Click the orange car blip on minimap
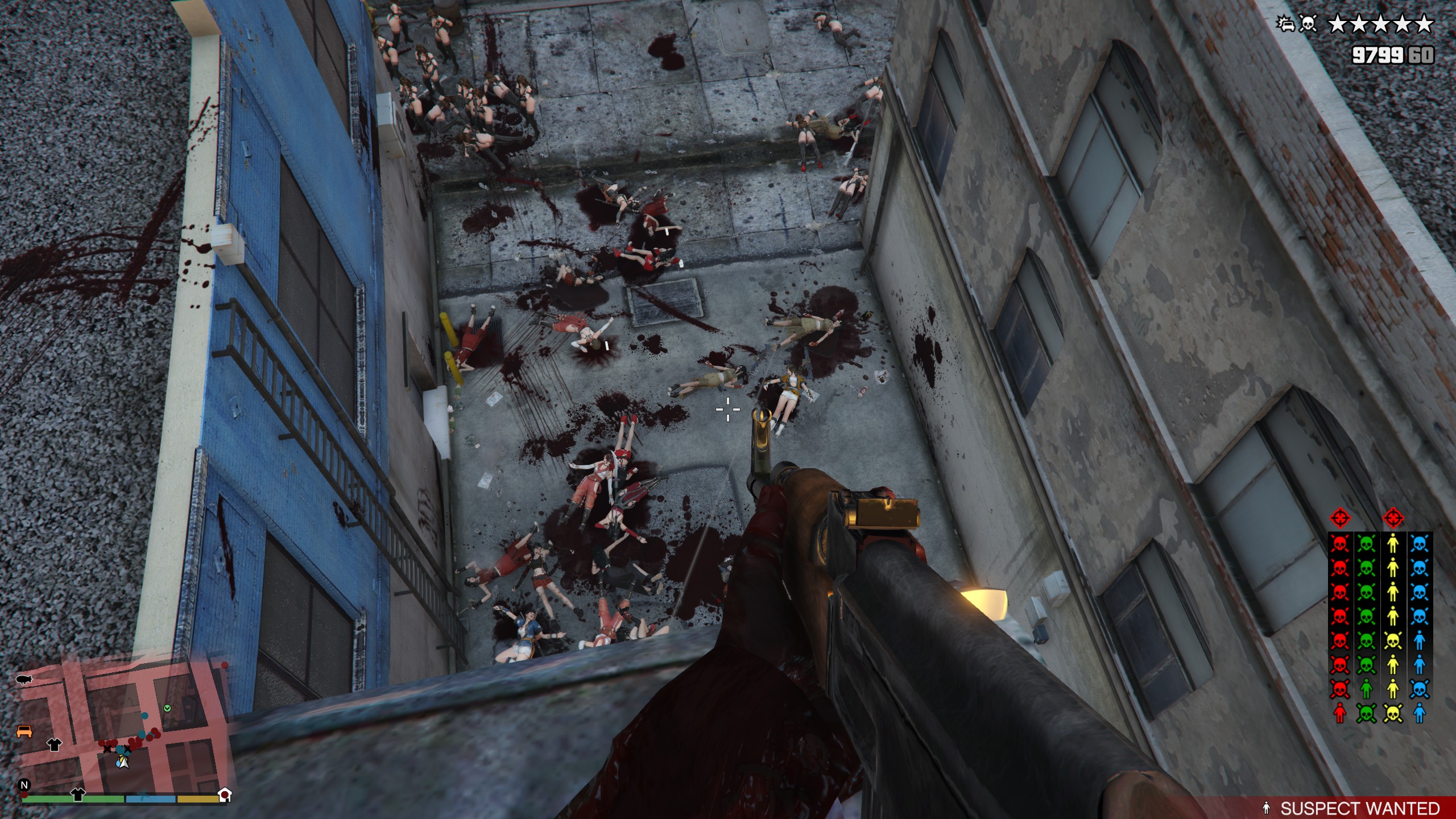This screenshot has height=819, width=1456. pos(24,731)
